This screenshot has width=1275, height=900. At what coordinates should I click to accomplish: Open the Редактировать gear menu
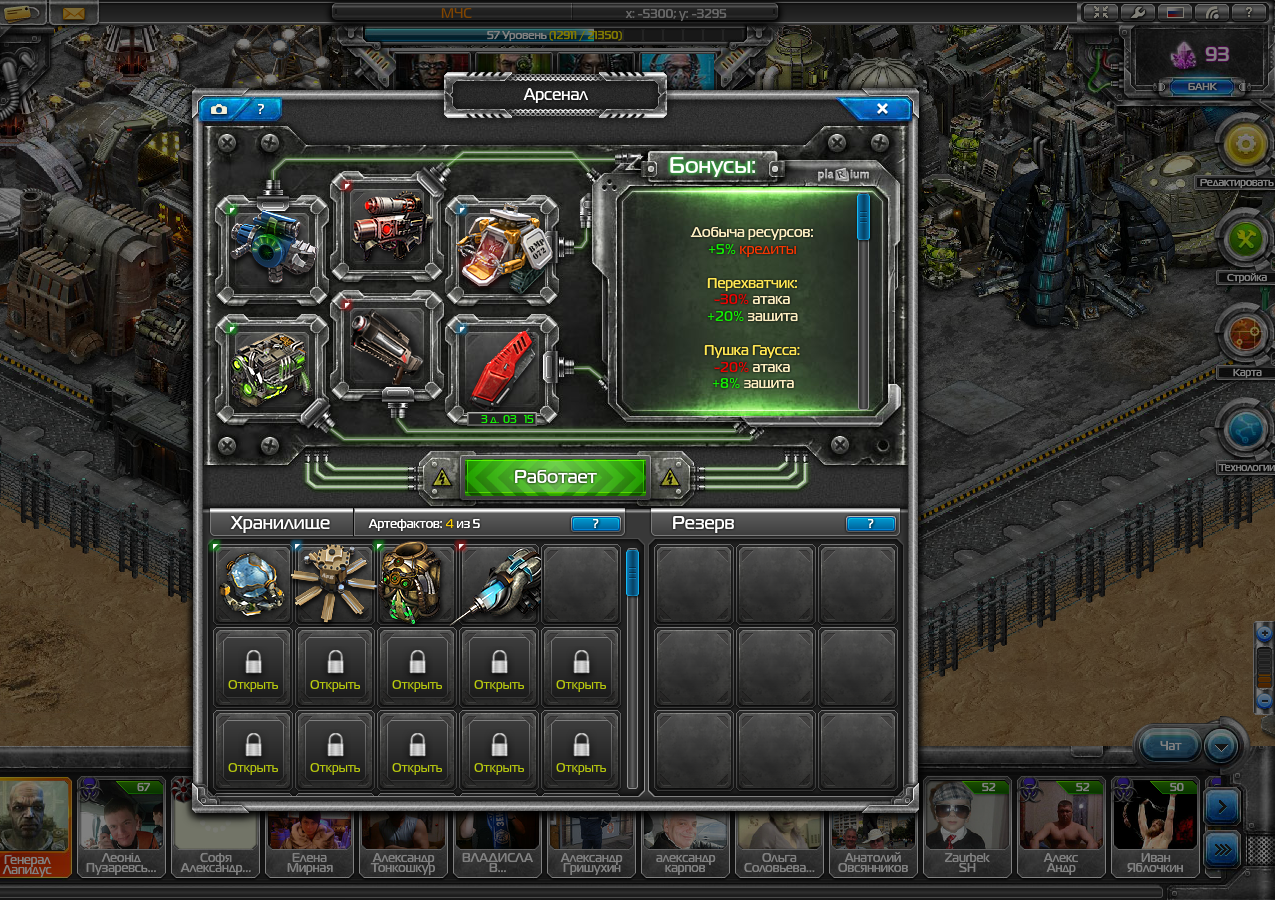click(1245, 146)
